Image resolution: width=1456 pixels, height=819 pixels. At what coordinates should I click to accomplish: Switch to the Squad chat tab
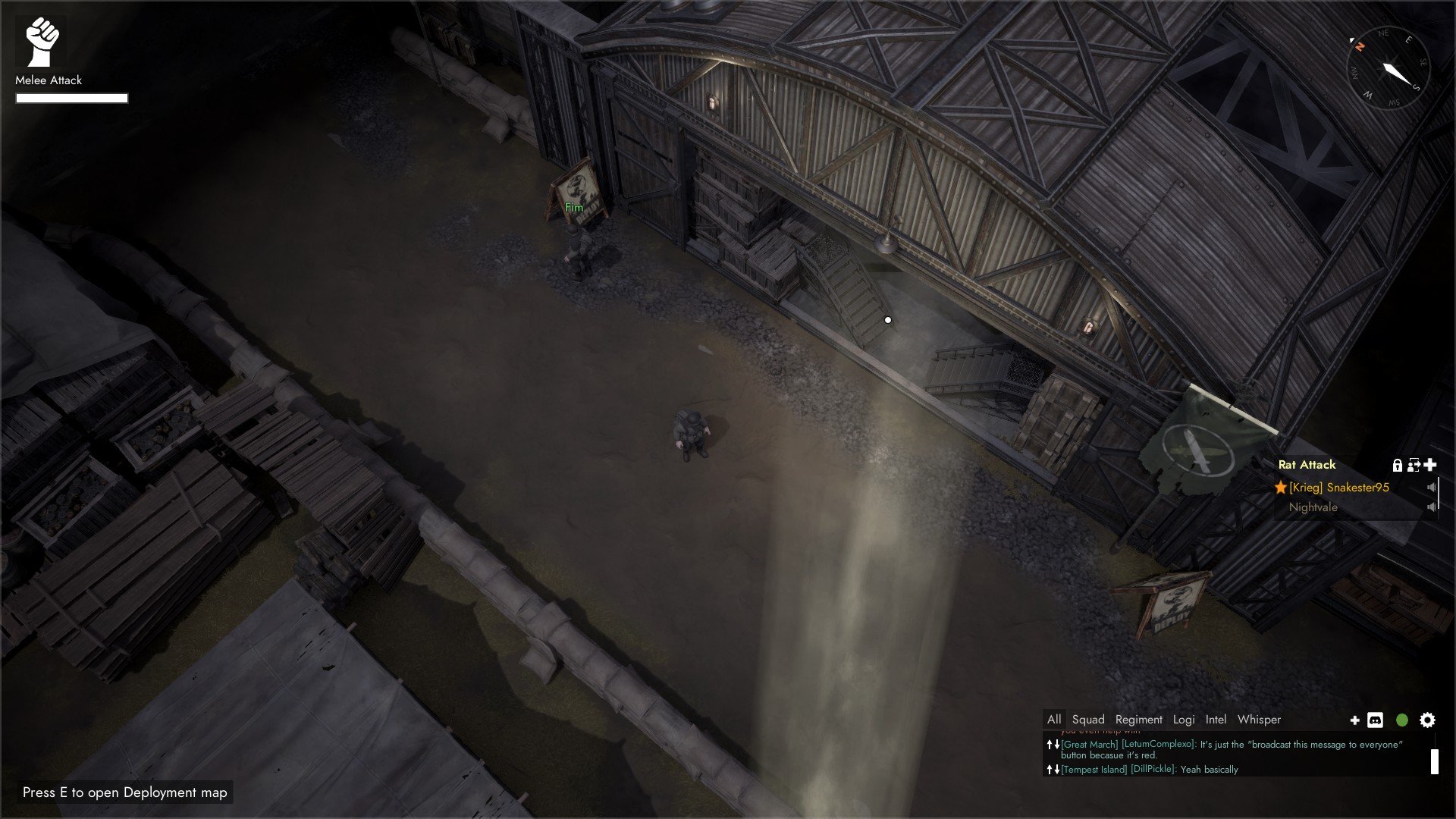tap(1089, 720)
